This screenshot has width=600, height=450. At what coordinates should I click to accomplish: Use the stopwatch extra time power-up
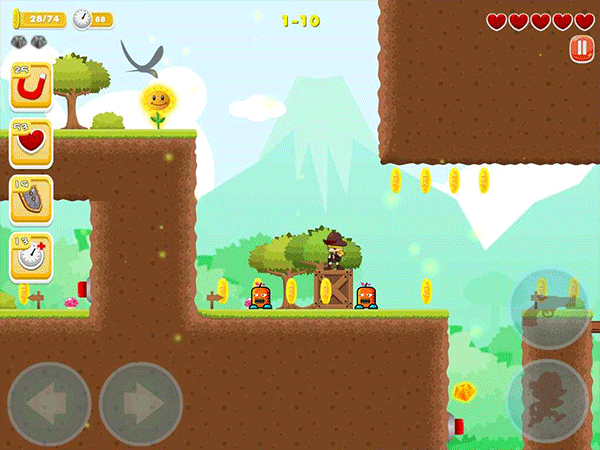31,257
